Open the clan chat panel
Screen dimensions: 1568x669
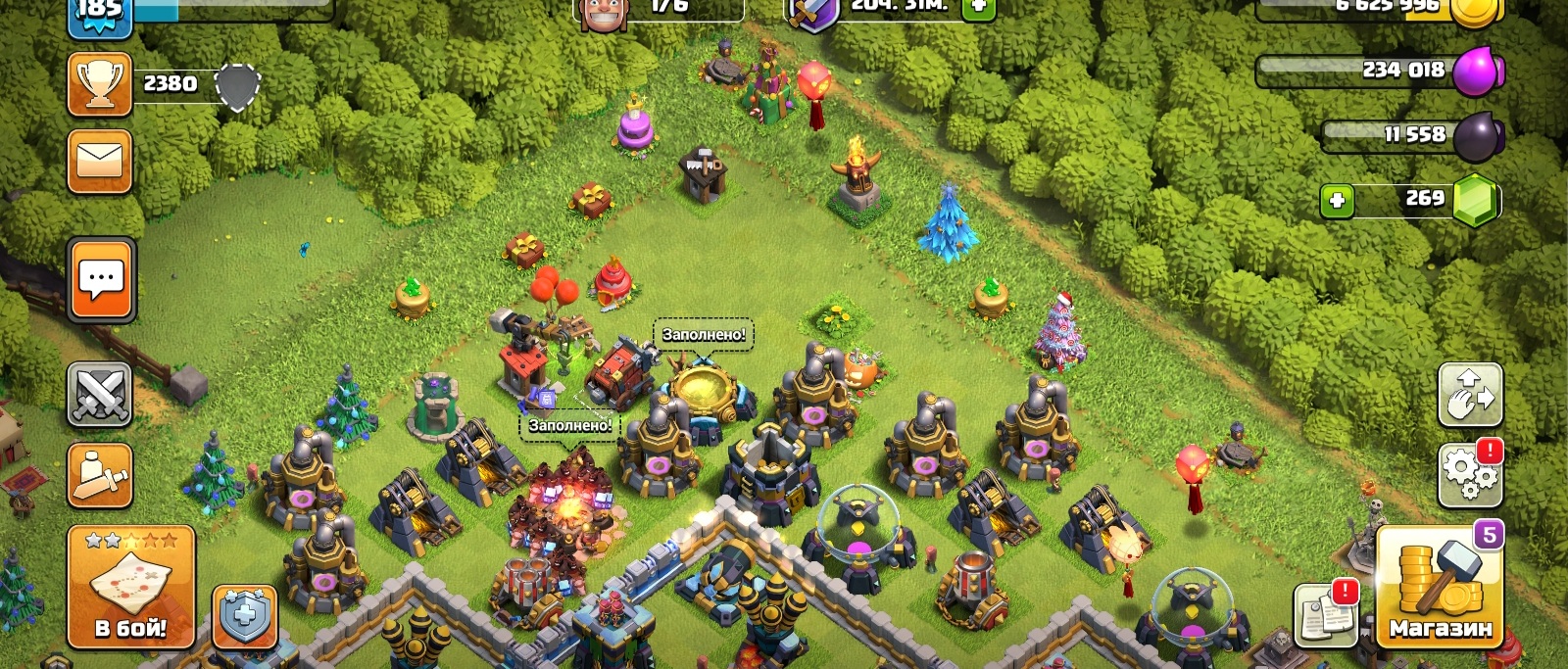click(102, 280)
